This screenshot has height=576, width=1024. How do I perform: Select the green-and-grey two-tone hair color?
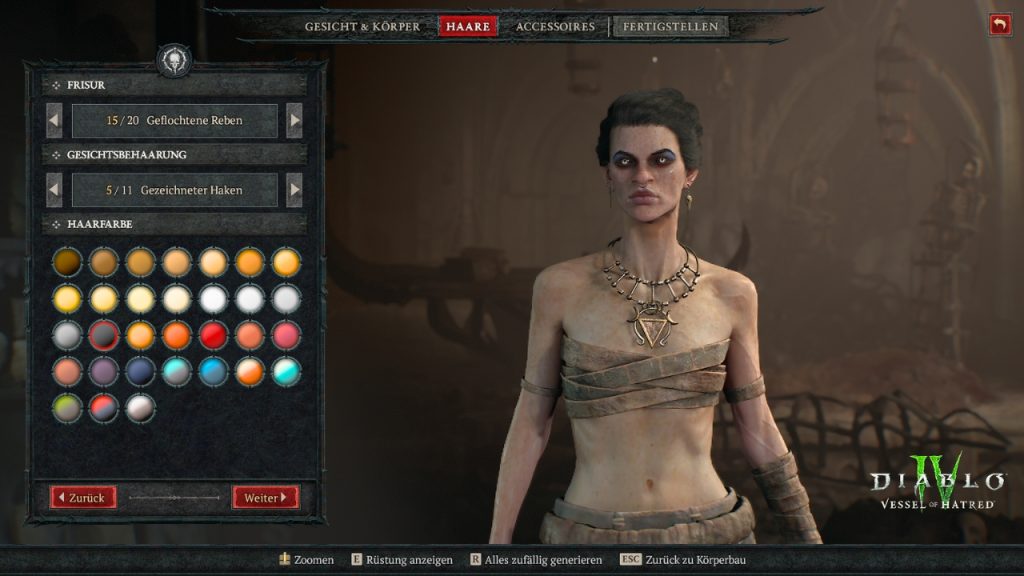(x=67, y=407)
